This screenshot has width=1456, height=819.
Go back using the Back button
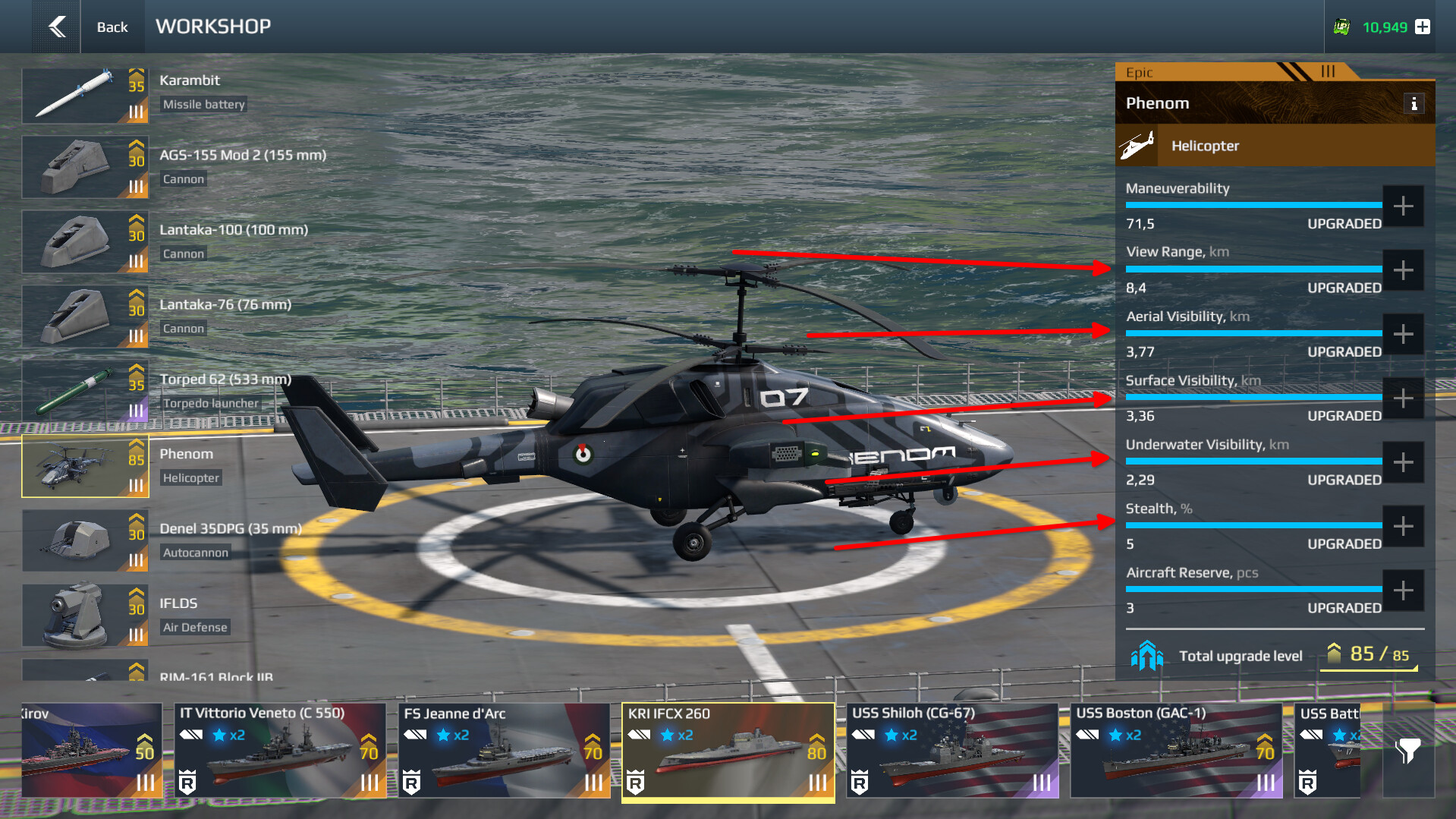(83, 27)
